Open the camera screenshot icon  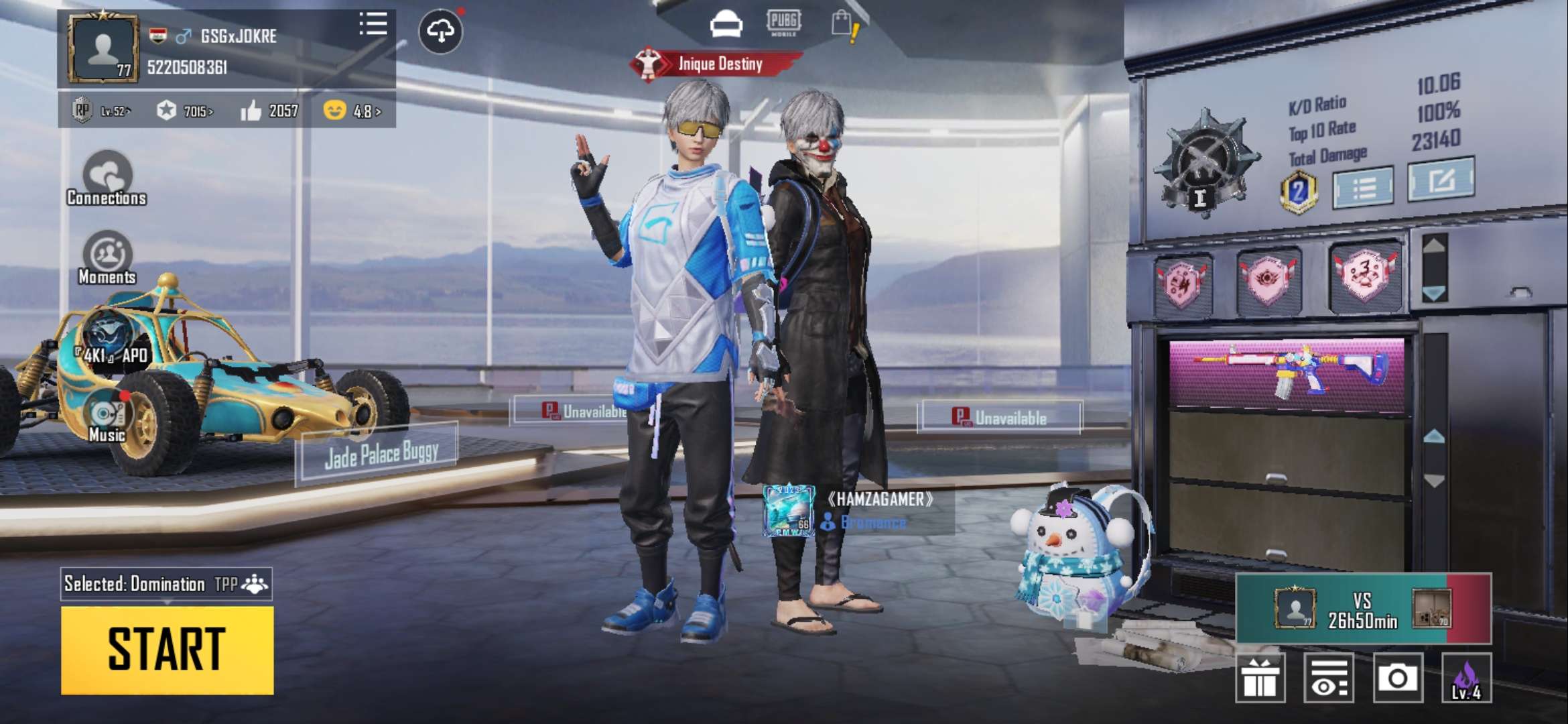pos(1397,678)
